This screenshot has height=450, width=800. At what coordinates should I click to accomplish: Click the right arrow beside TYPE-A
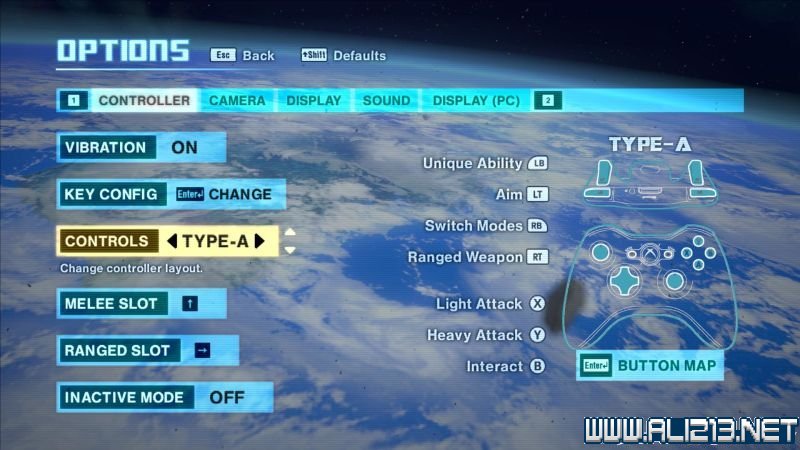click(x=260, y=241)
